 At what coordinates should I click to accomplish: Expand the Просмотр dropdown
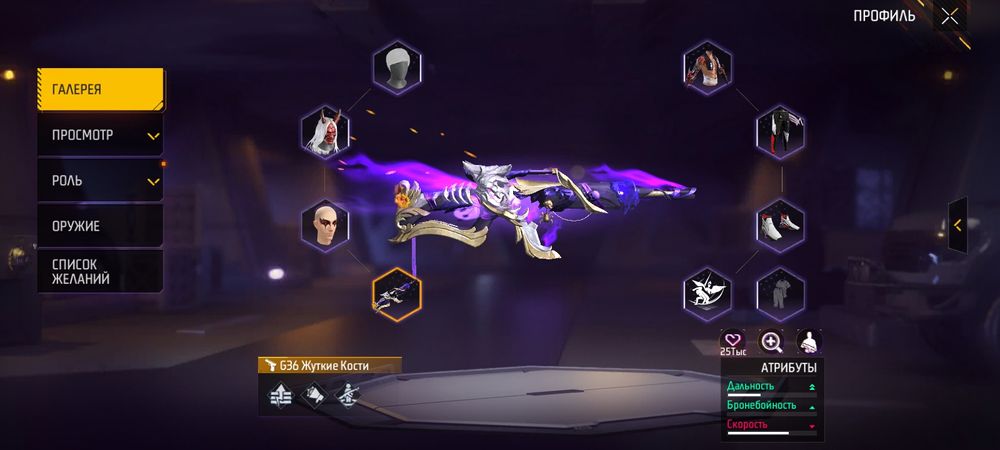(100, 135)
